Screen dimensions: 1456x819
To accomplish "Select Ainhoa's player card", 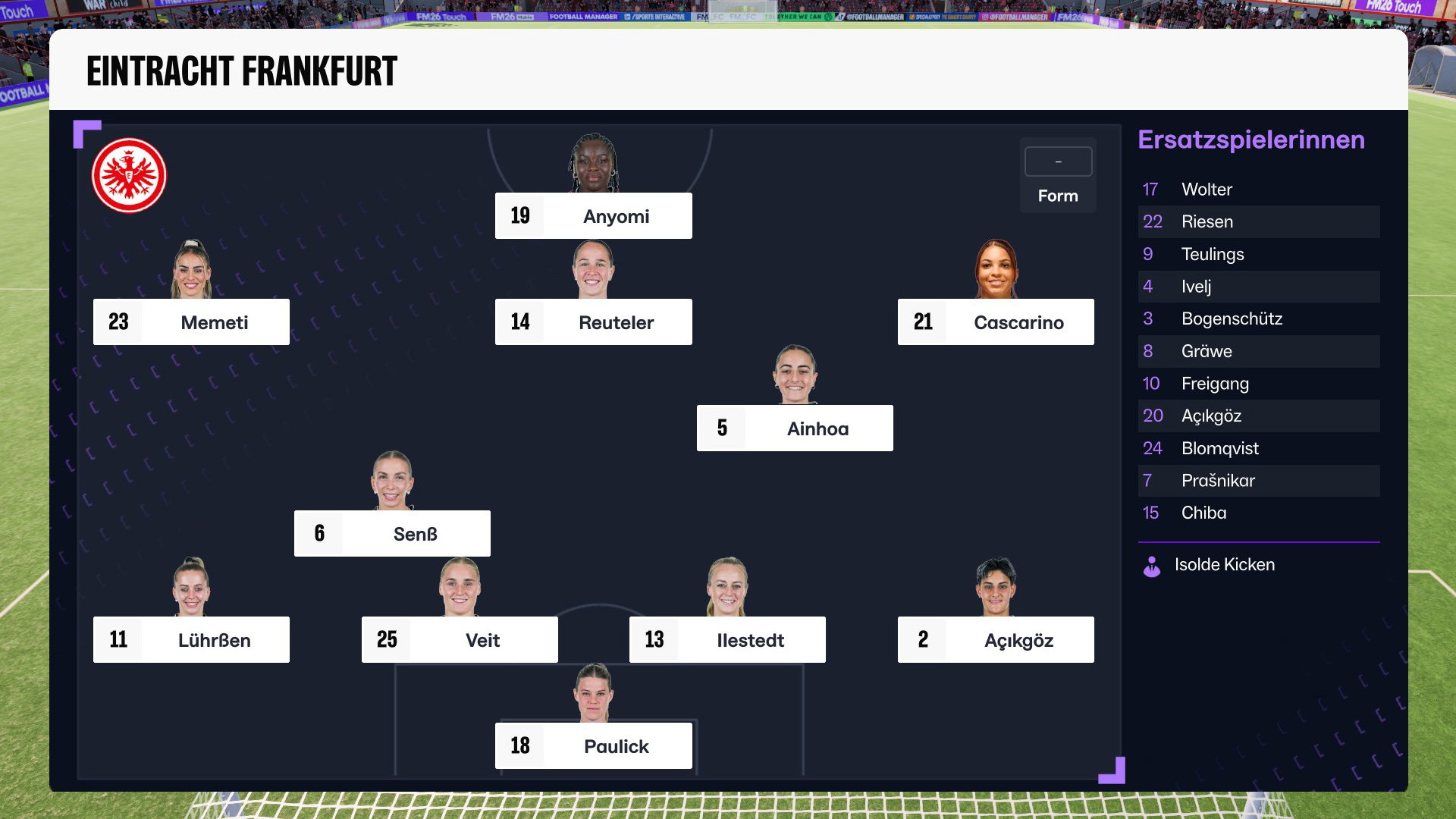I will pyautogui.click(x=794, y=428).
